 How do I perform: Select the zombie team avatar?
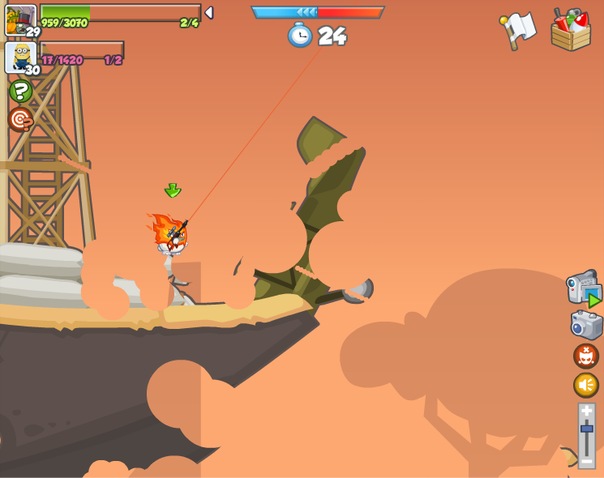point(20,19)
